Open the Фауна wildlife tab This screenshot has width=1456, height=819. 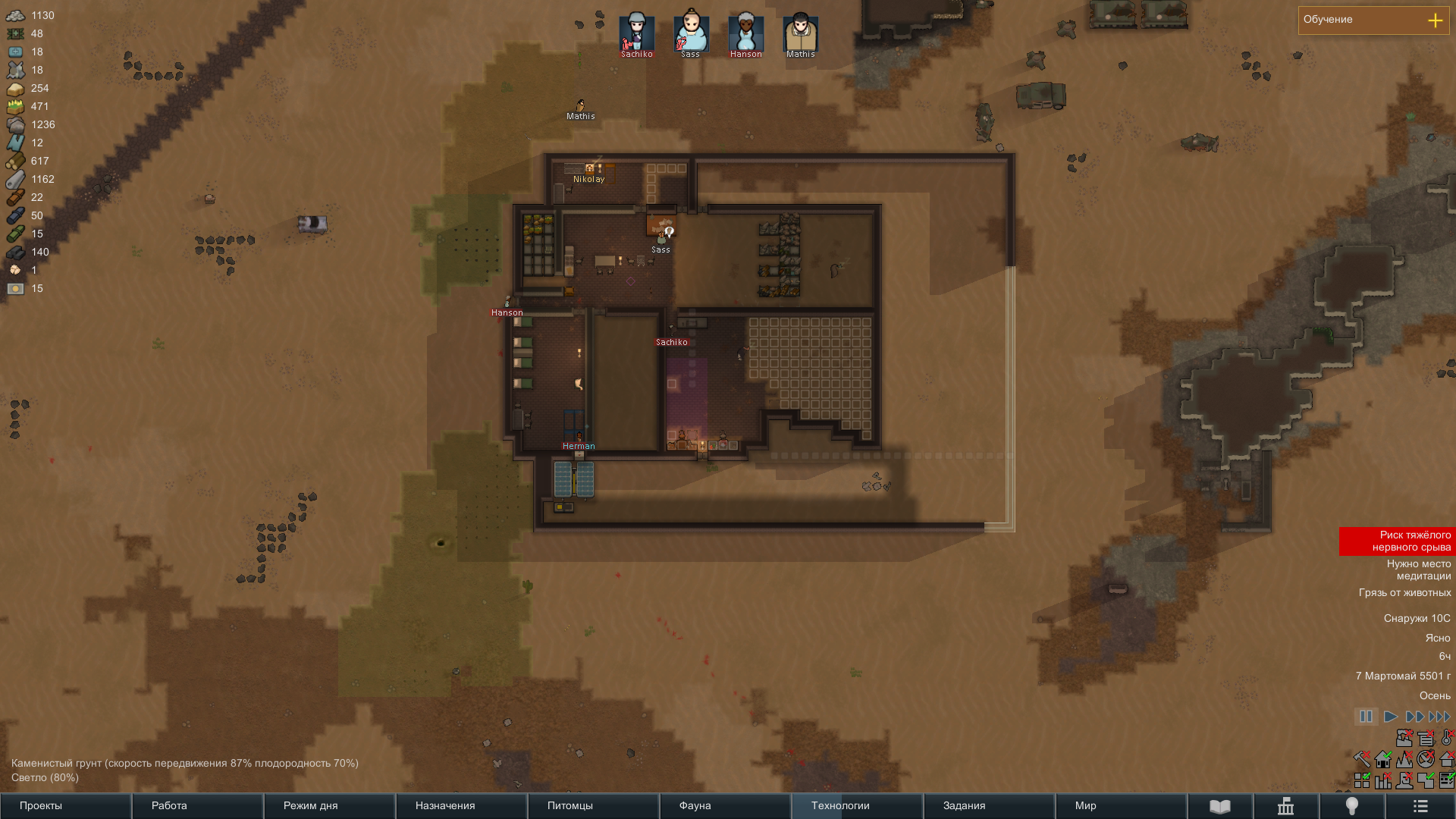[725, 805]
